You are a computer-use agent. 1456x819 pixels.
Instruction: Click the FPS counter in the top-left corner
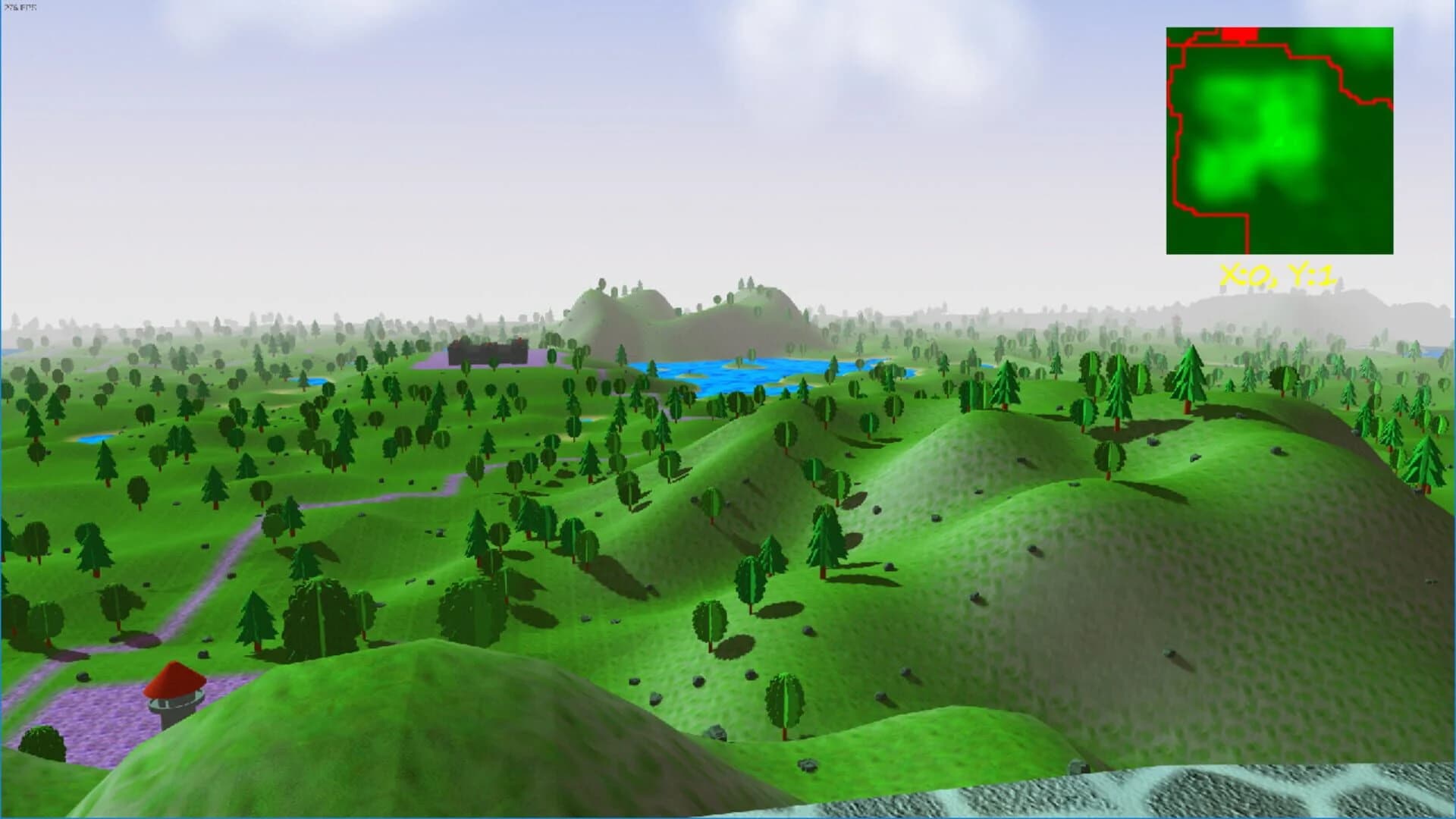[x=21, y=6]
